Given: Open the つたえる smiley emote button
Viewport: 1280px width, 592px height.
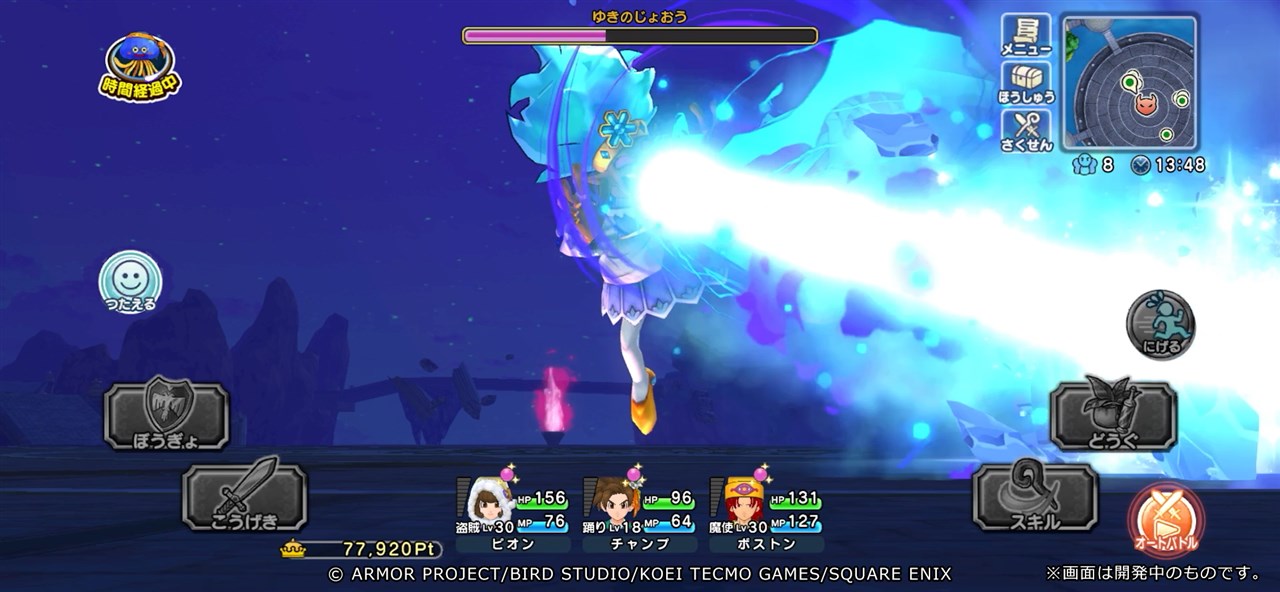Looking at the screenshot, I should pyautogui.click(x=130, y=280).
